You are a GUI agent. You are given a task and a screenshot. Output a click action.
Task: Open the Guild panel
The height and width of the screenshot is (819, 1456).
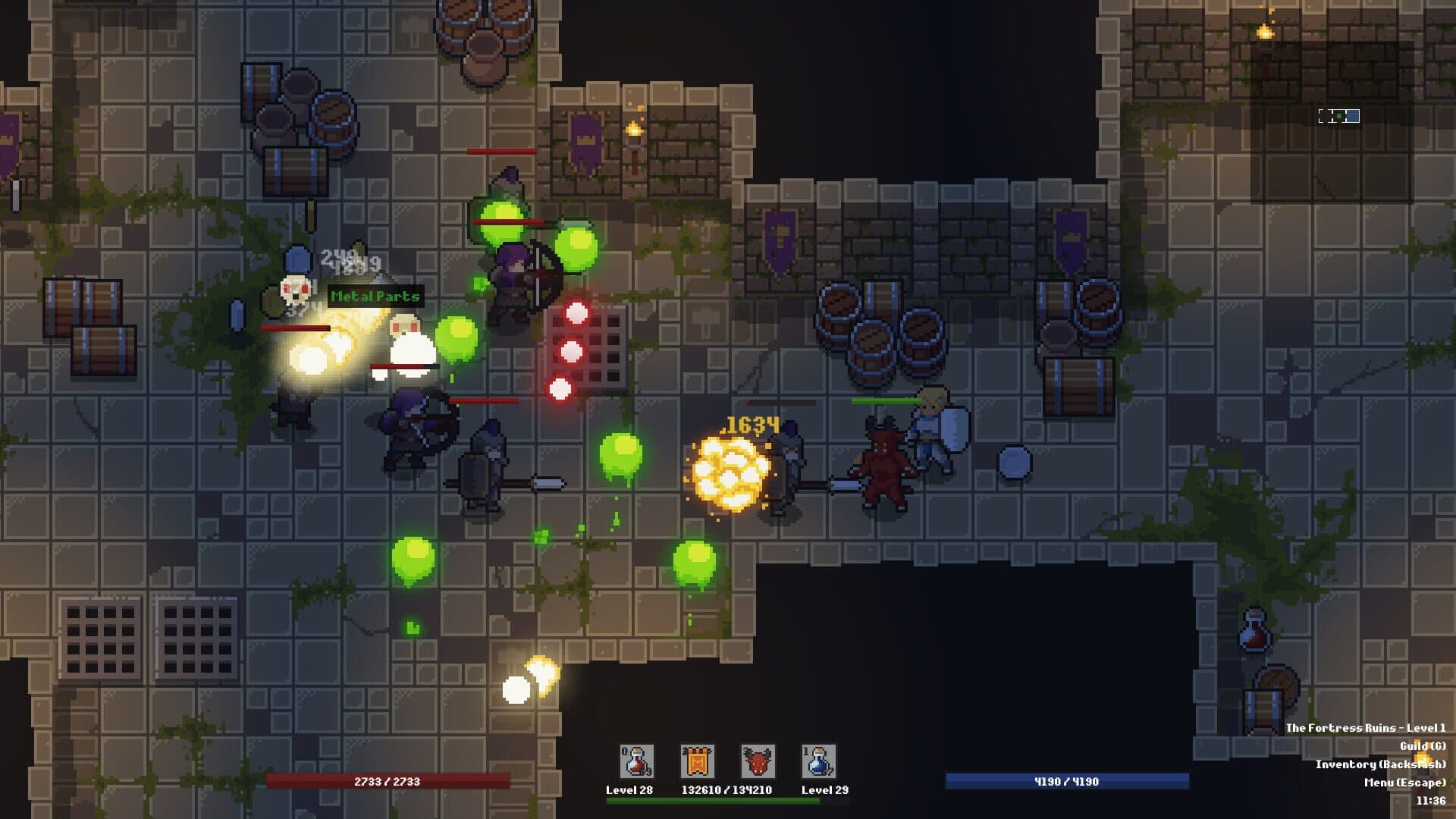coord(1423,746)
